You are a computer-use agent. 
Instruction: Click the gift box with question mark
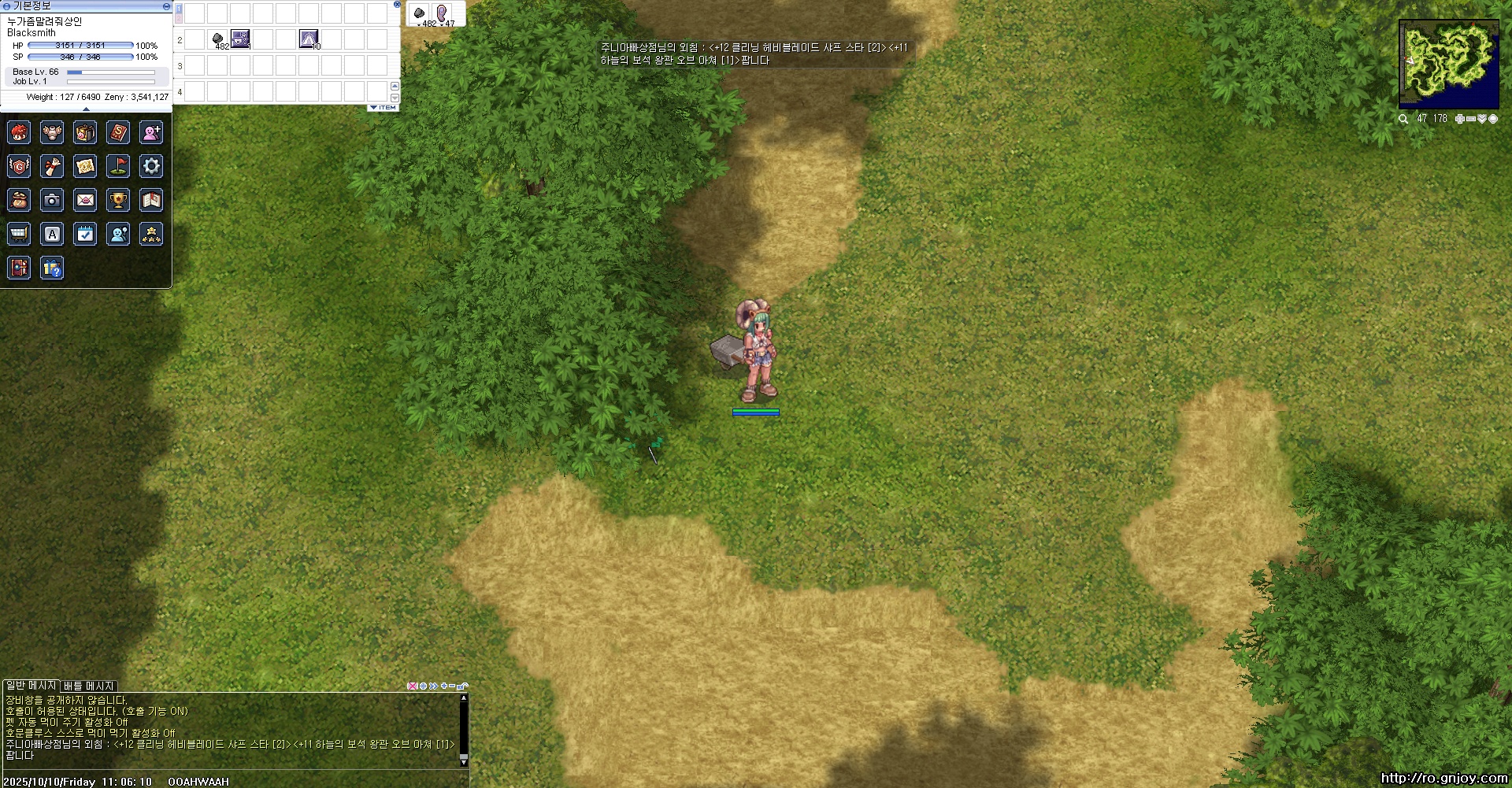tap(52, 268)
